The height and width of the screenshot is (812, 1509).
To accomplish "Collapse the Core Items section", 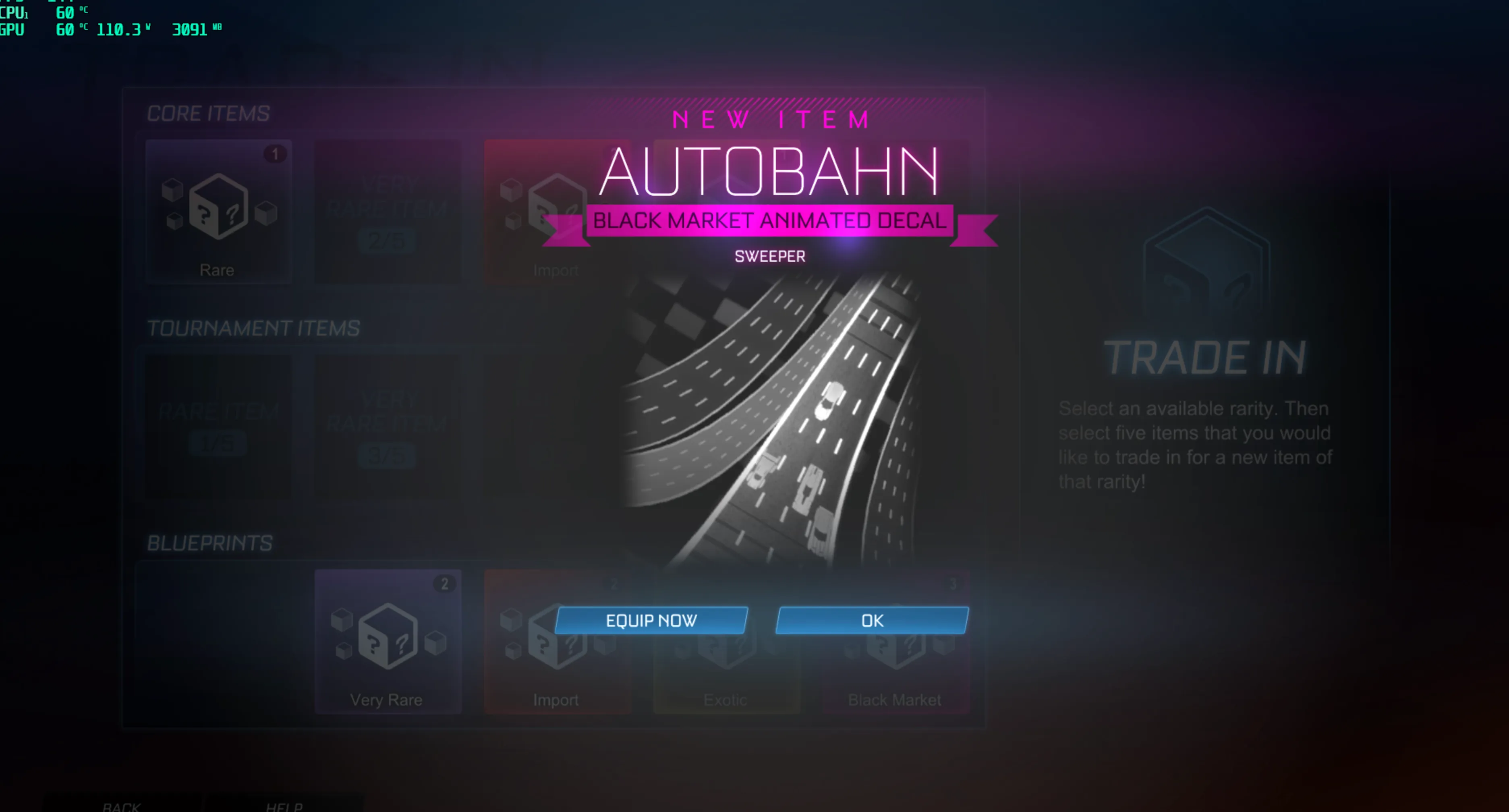I will (x=207, y=113).
